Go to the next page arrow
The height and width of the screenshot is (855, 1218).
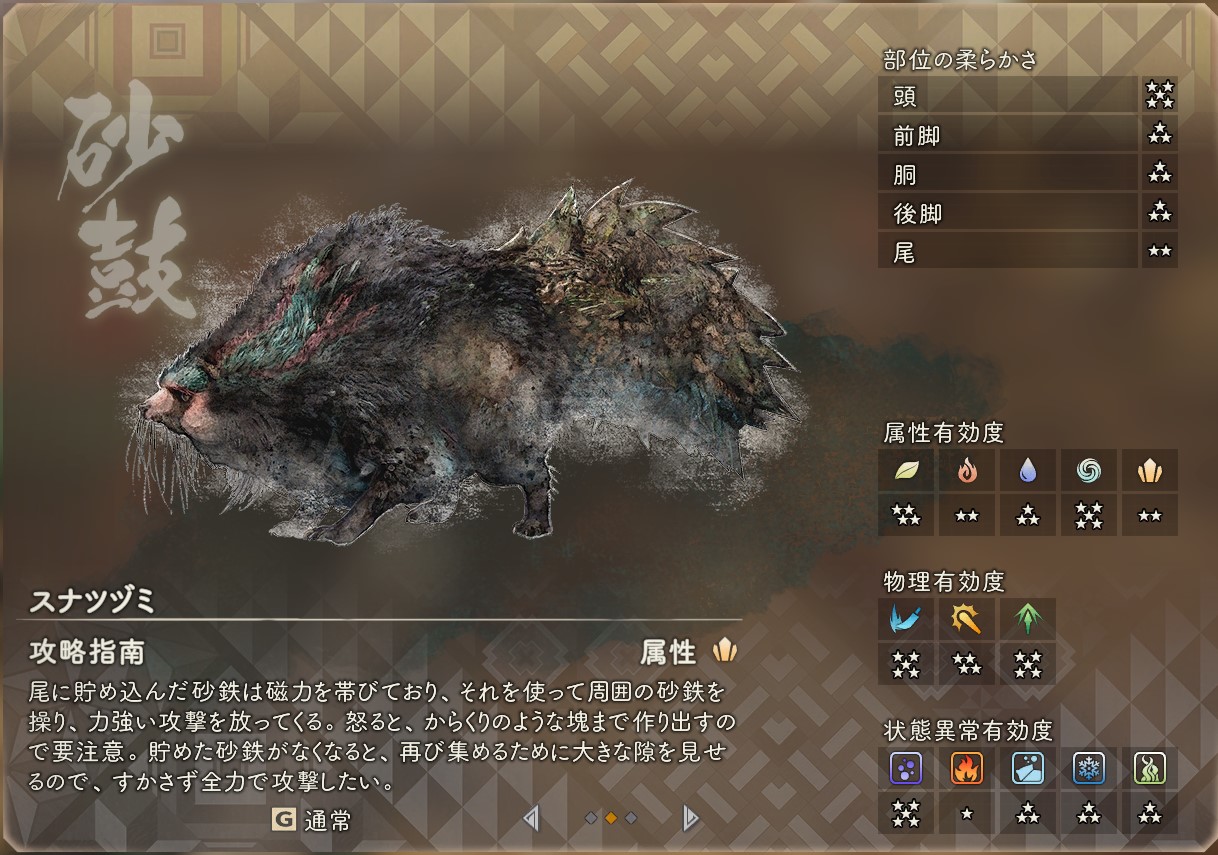click(689, 820)
